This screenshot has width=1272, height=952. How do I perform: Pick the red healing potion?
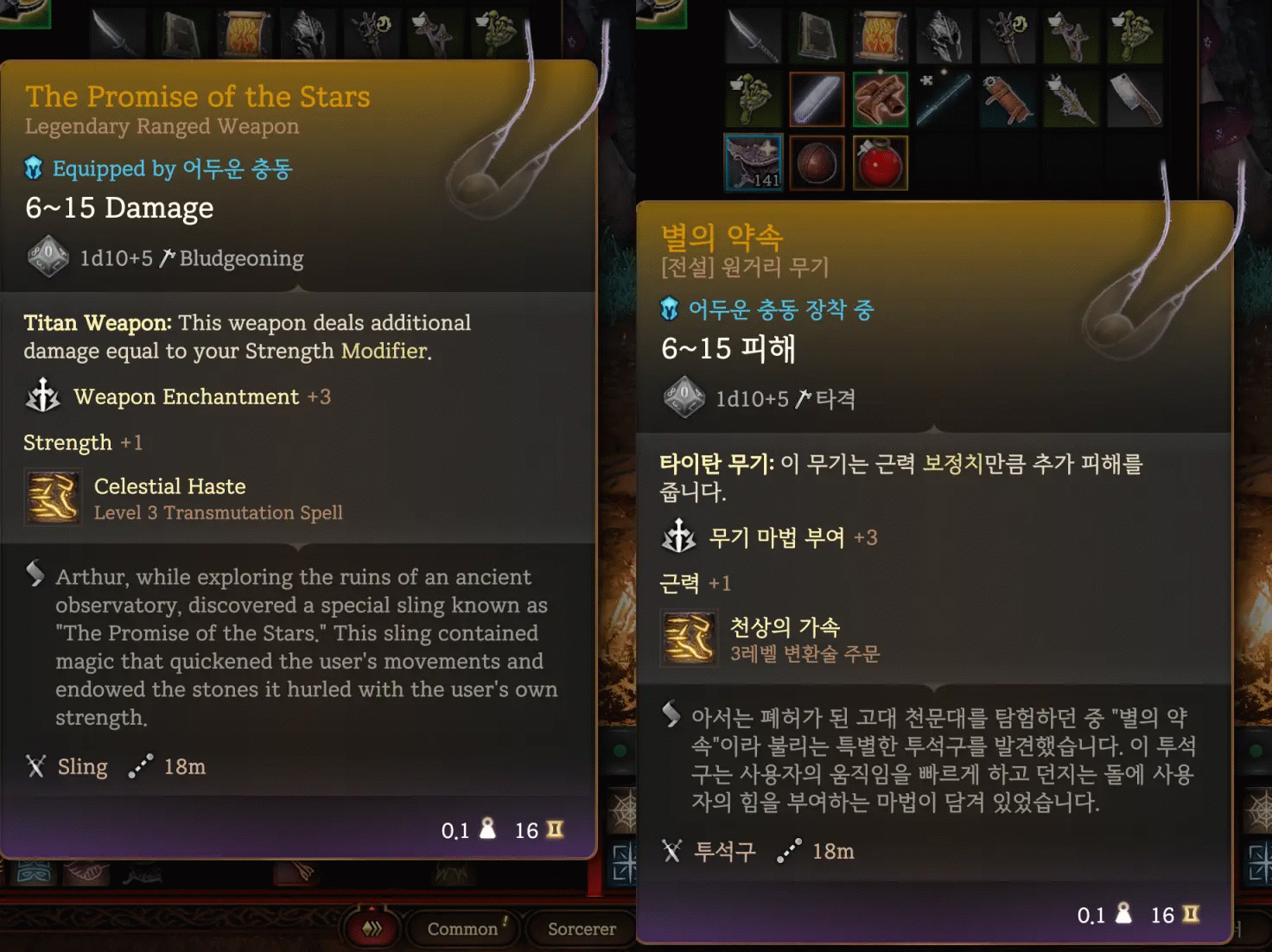point(881,162)
